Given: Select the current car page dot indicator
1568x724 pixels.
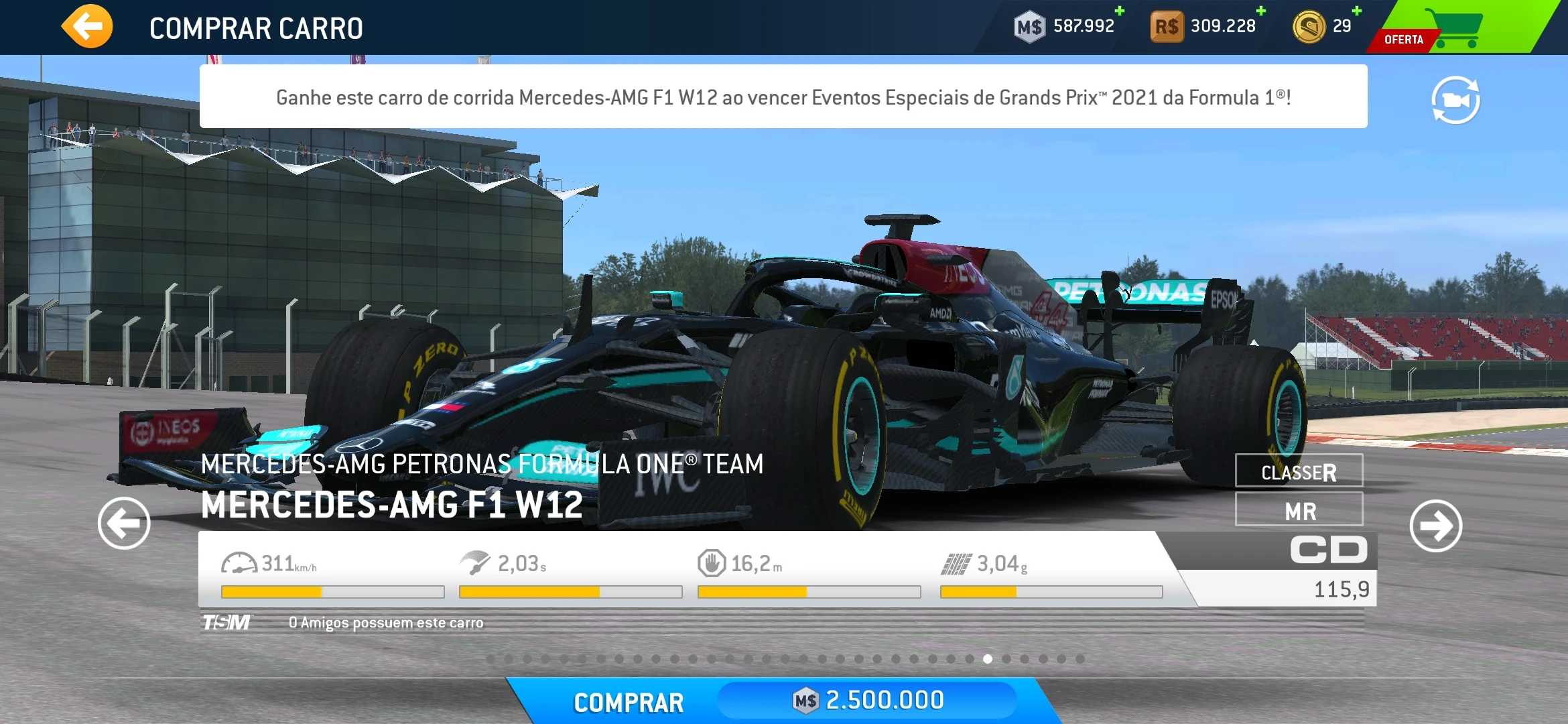Looking at the screenshot, I should (x=988, y=659).
